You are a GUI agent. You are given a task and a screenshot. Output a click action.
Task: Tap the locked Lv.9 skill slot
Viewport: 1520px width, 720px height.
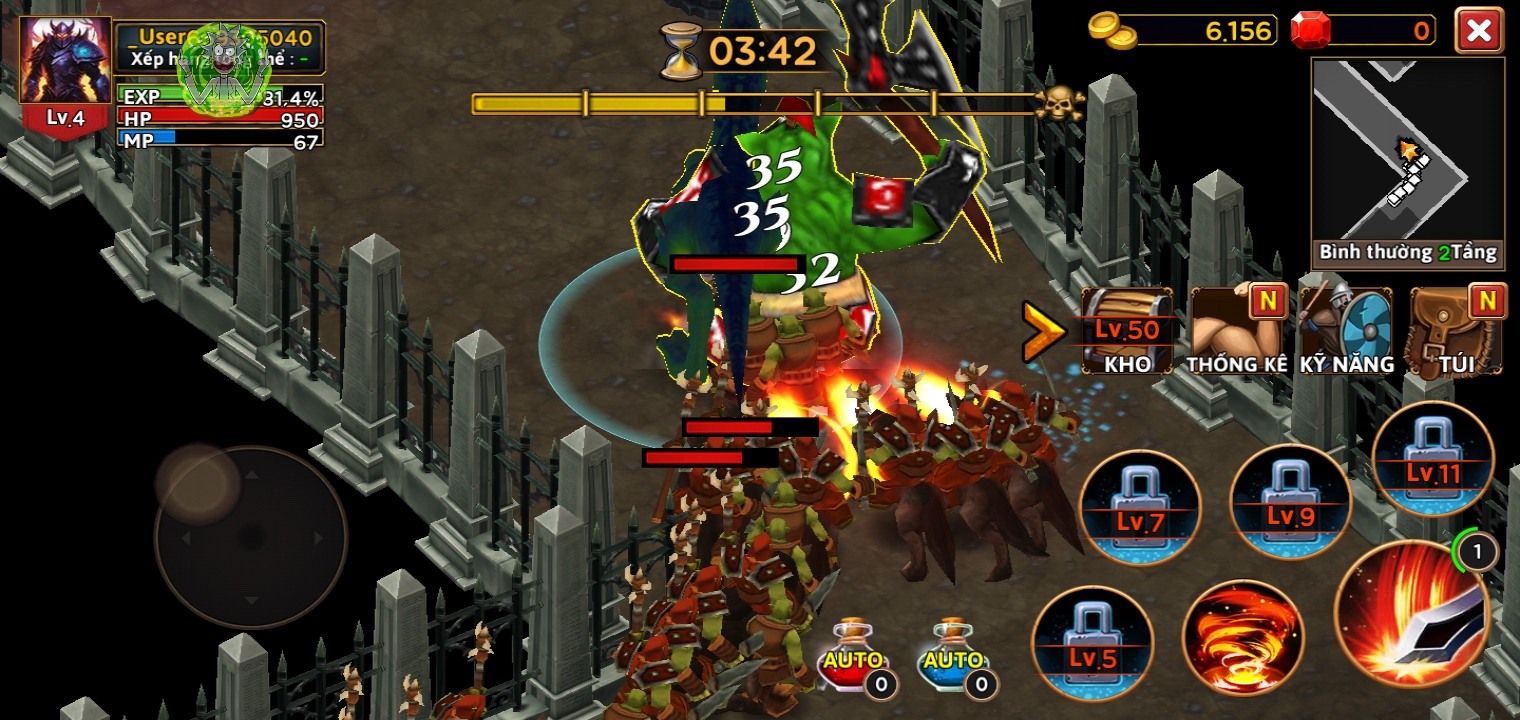pos(1291,503)
